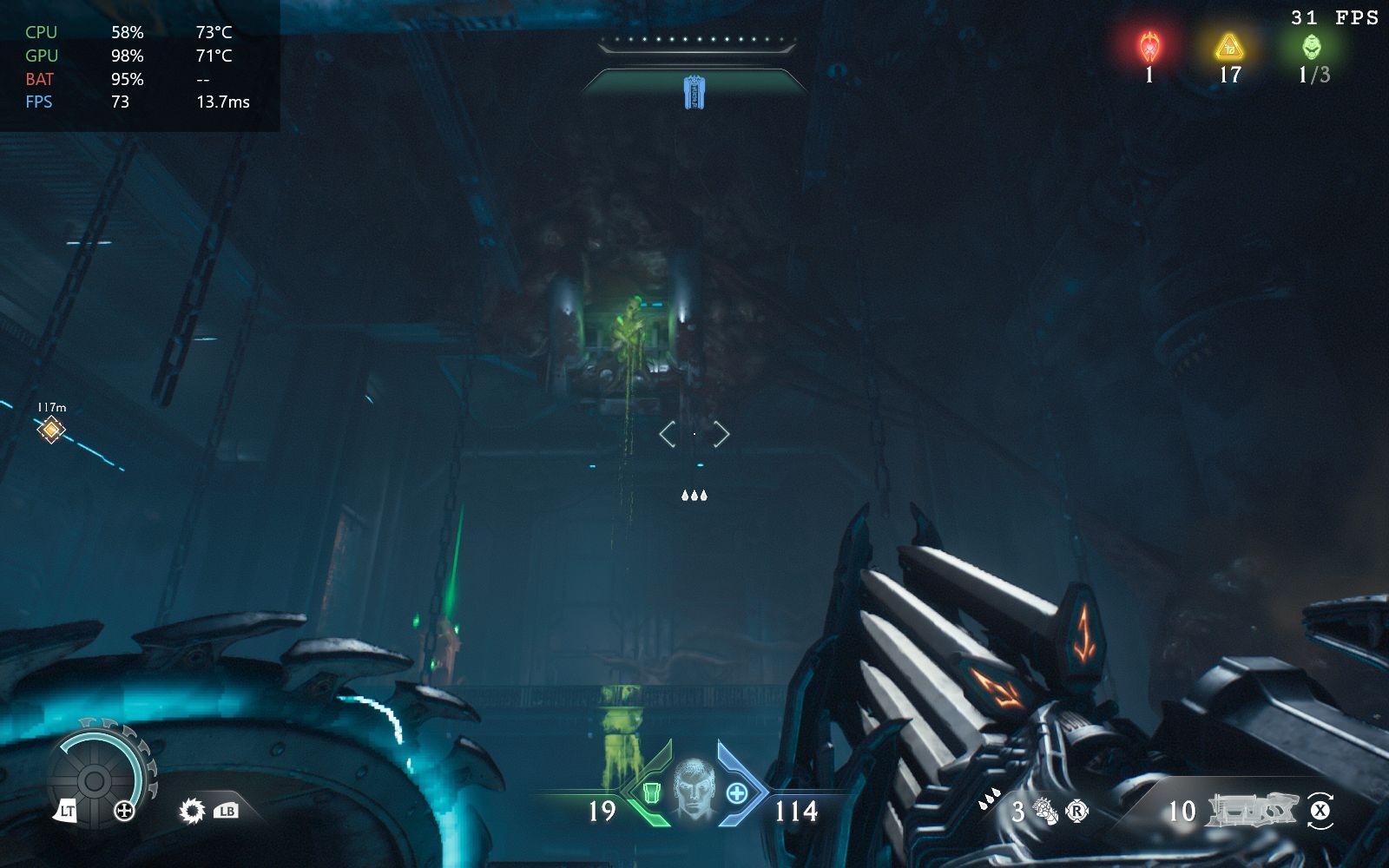Select the yellow gold currency icon

click(1228, 46)
